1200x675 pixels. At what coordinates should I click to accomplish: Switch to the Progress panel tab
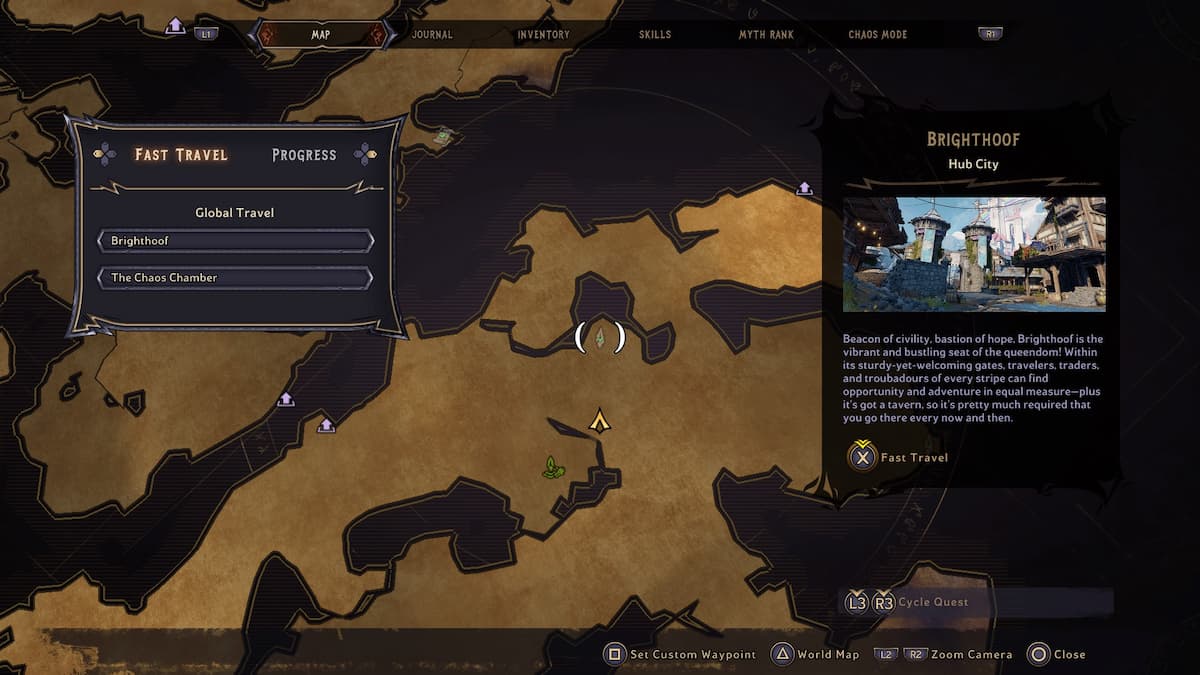click(304, 155)
